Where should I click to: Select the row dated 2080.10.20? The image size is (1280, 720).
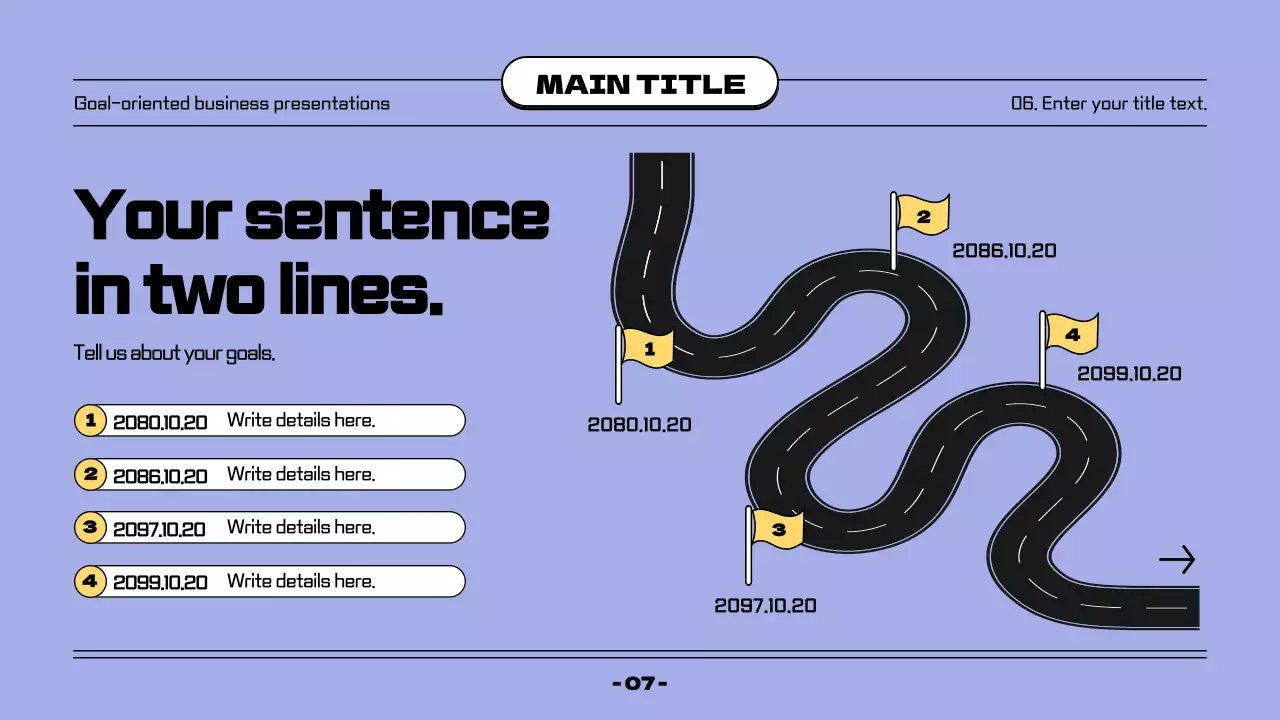270,421
